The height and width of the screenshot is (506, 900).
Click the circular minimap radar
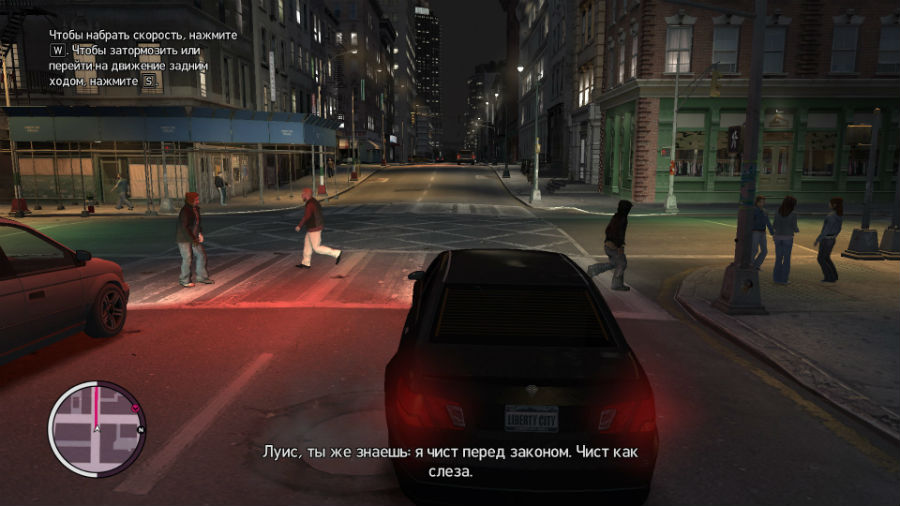pos(97,429)
